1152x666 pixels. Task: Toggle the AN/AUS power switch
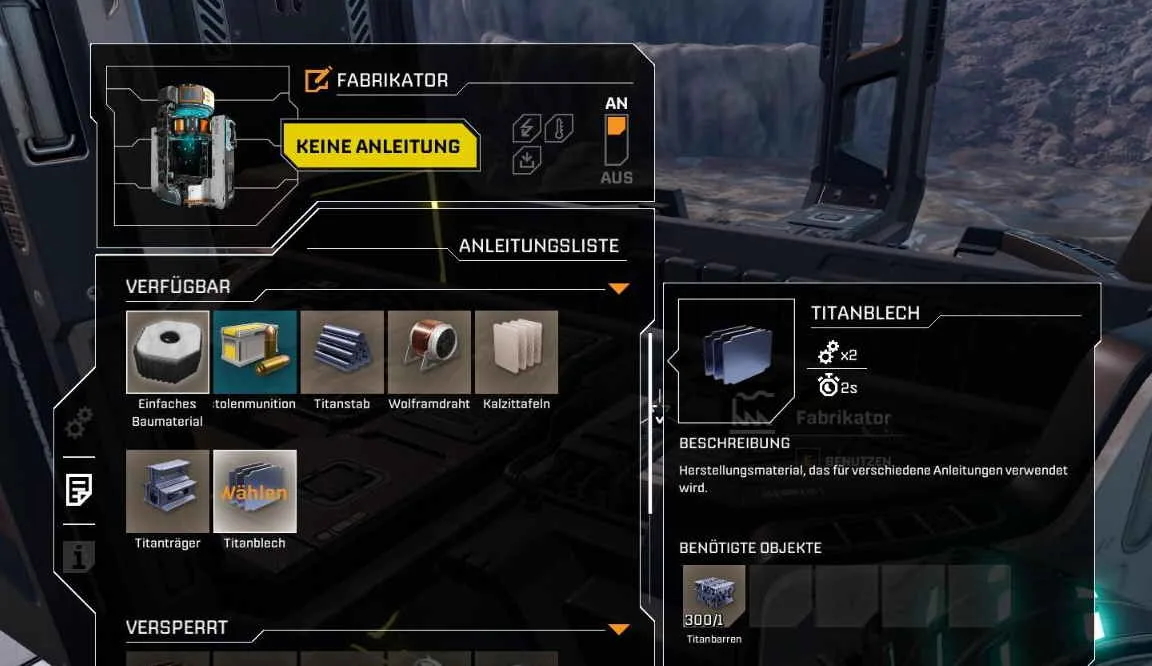[617, 139]
